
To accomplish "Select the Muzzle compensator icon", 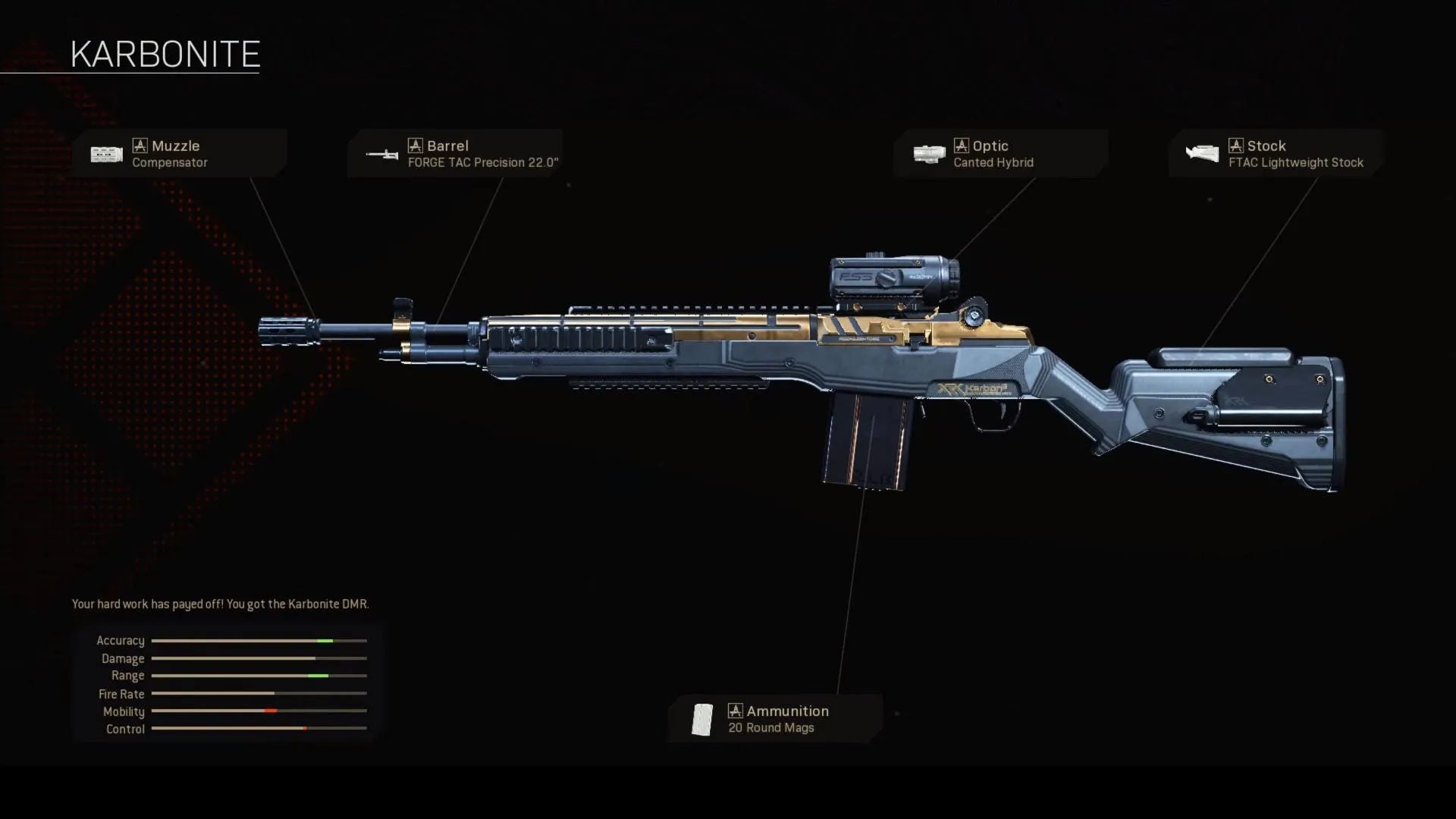I will 106,154.
